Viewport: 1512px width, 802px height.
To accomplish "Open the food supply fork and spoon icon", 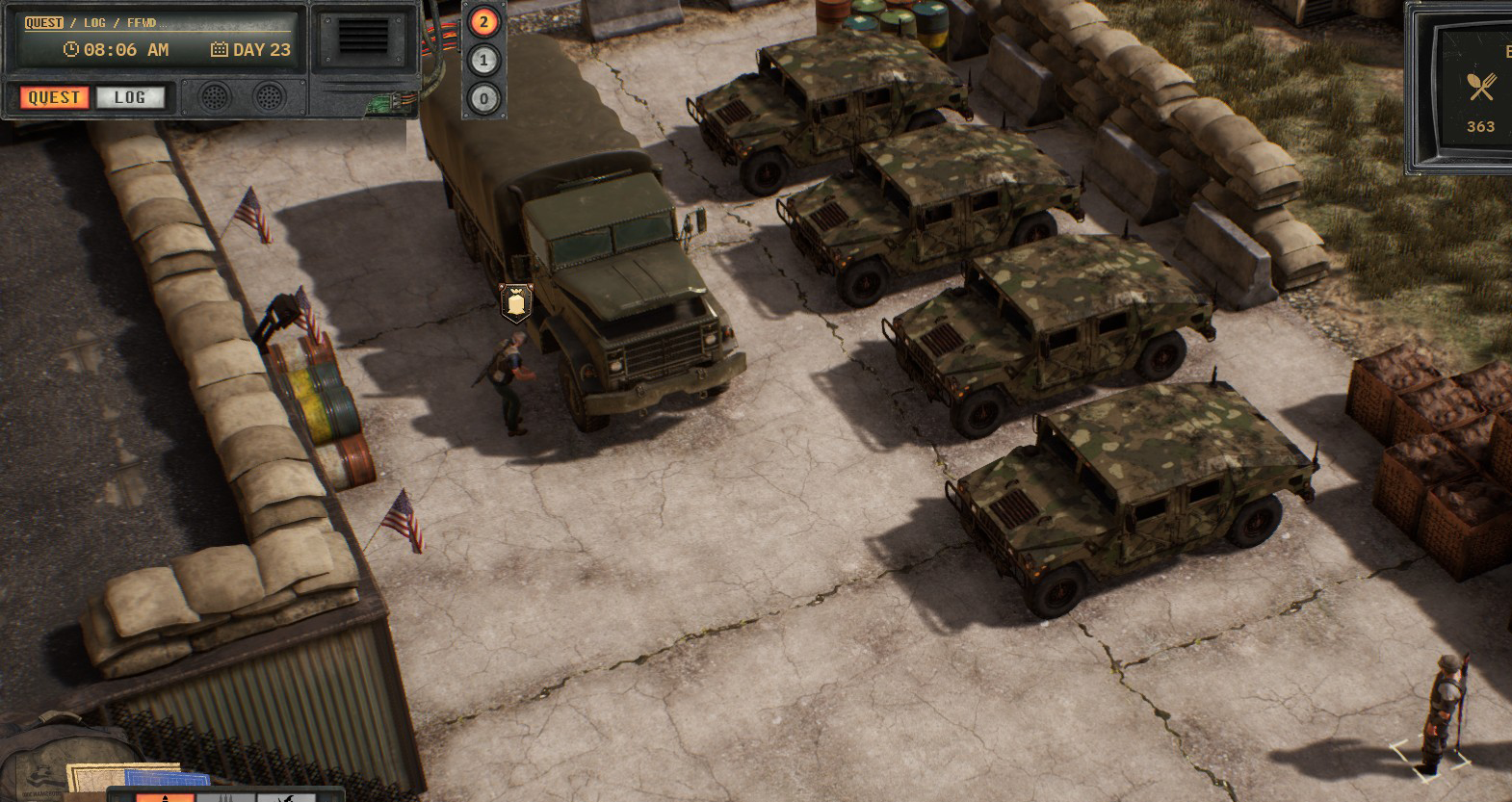I will pyautogui.click(x=1481, y=87).
